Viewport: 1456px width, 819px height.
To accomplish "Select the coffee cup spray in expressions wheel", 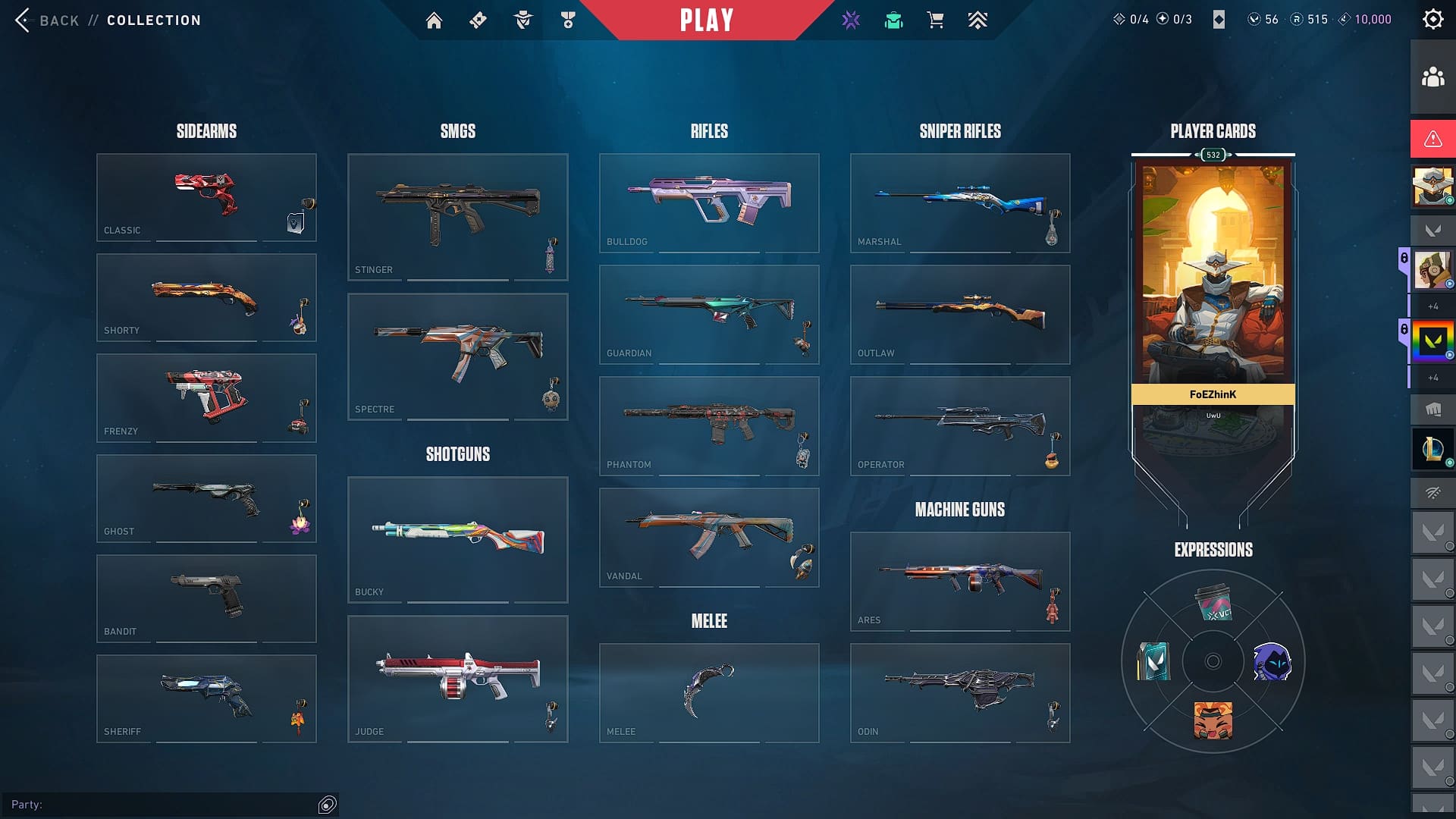I will click(1213, 604).
